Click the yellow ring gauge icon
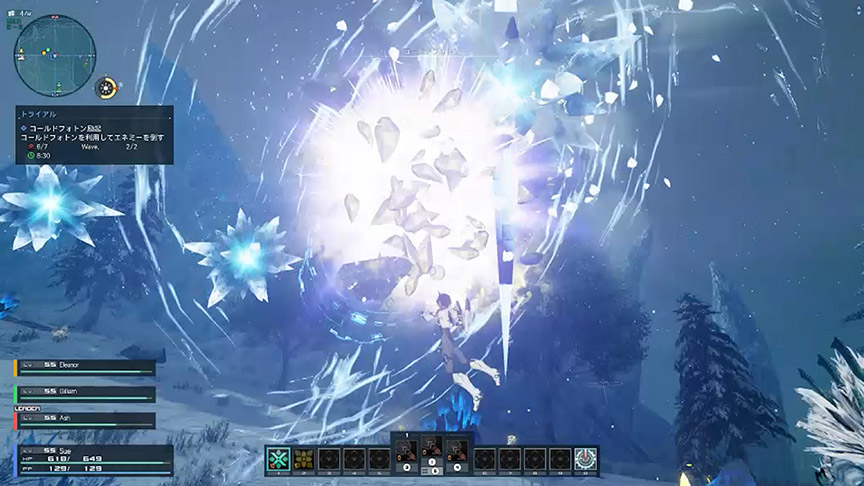 coord(107,88)
